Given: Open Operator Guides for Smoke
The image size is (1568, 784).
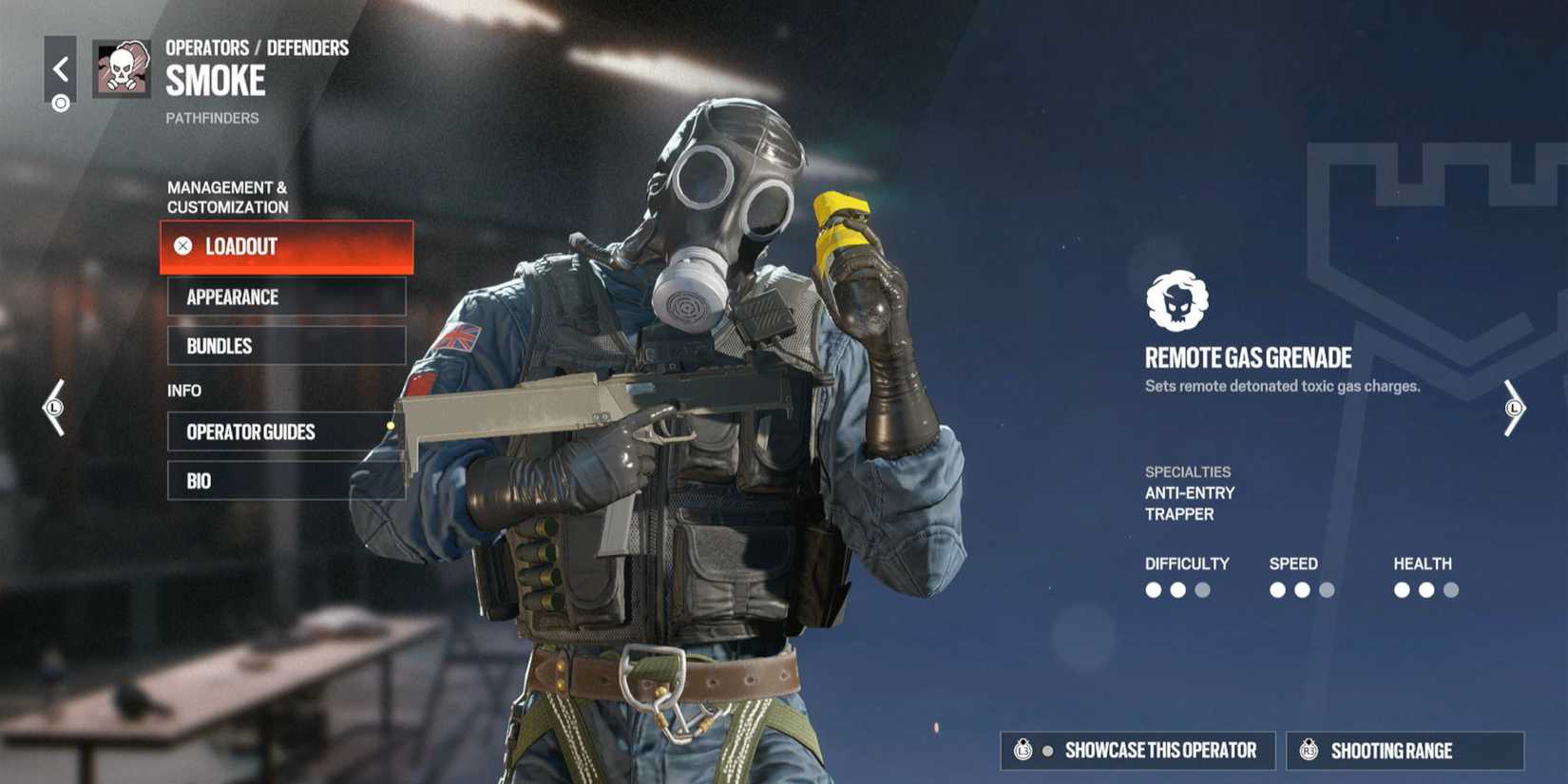Looking at the screenshot, I should [x=285, y=432].
